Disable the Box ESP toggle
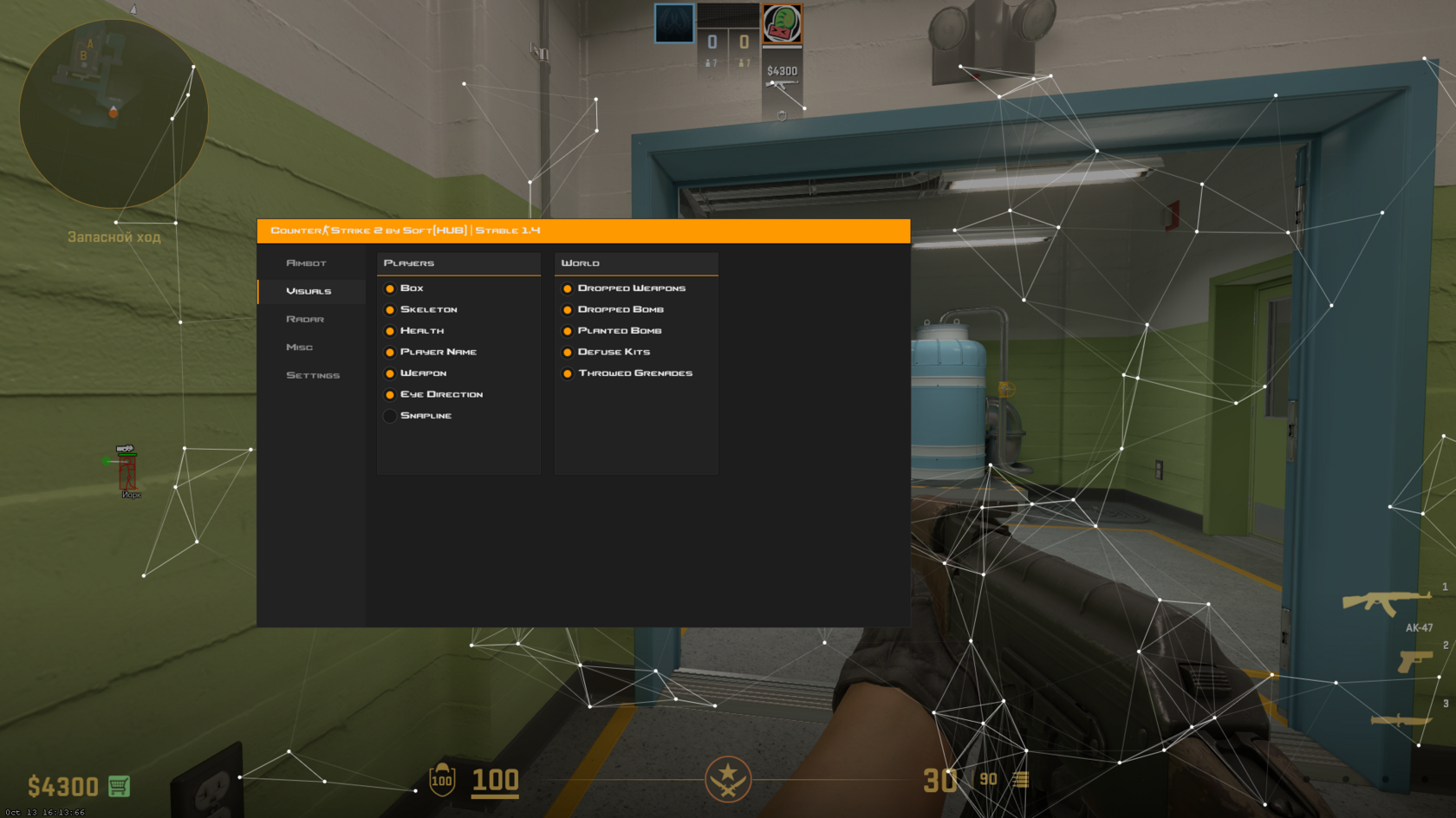The height and width of the screenshot is (818, 1456). (x=390, y=289)
